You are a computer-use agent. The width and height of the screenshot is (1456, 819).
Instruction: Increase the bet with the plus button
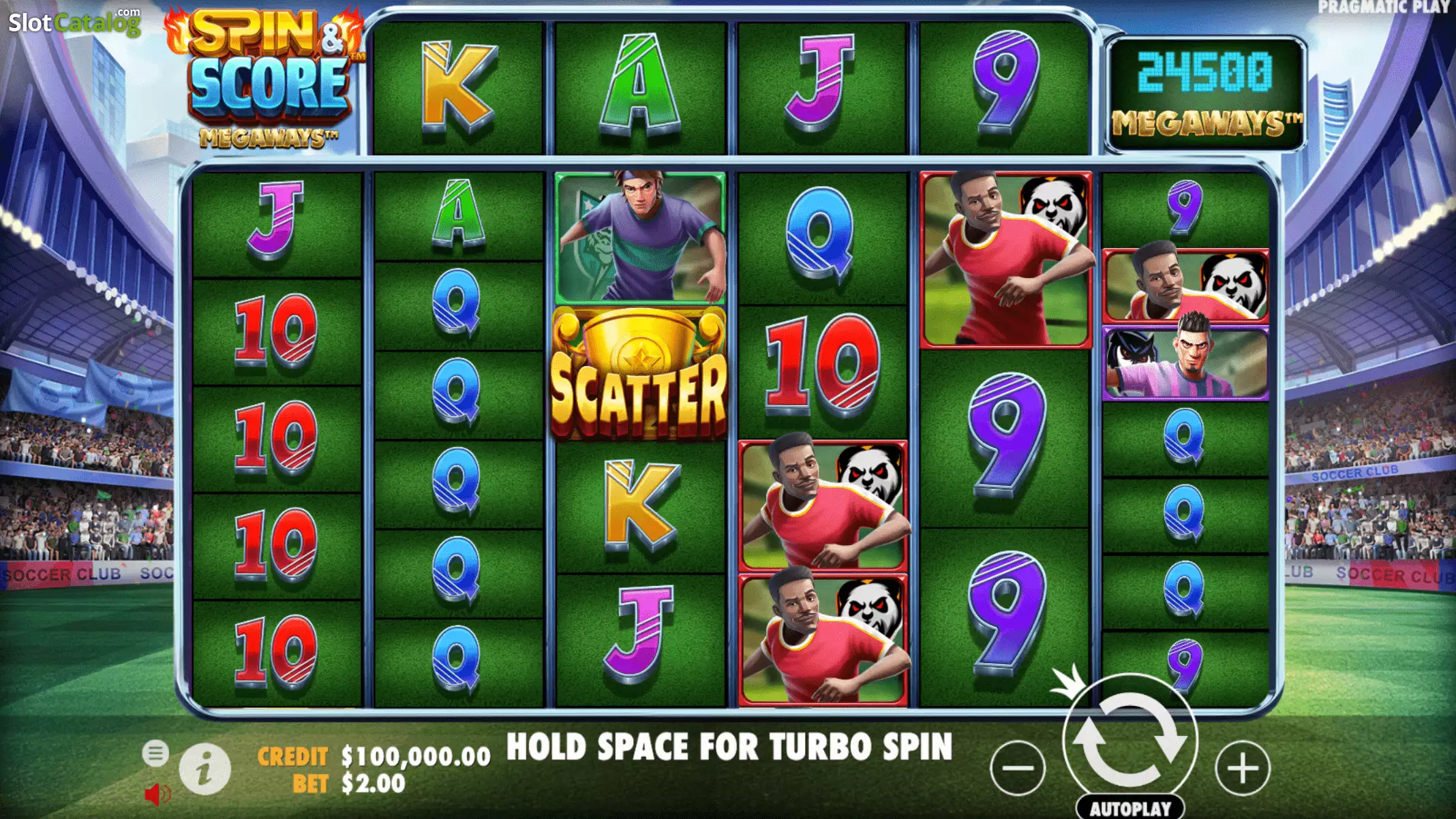(x=1242, y=768)
